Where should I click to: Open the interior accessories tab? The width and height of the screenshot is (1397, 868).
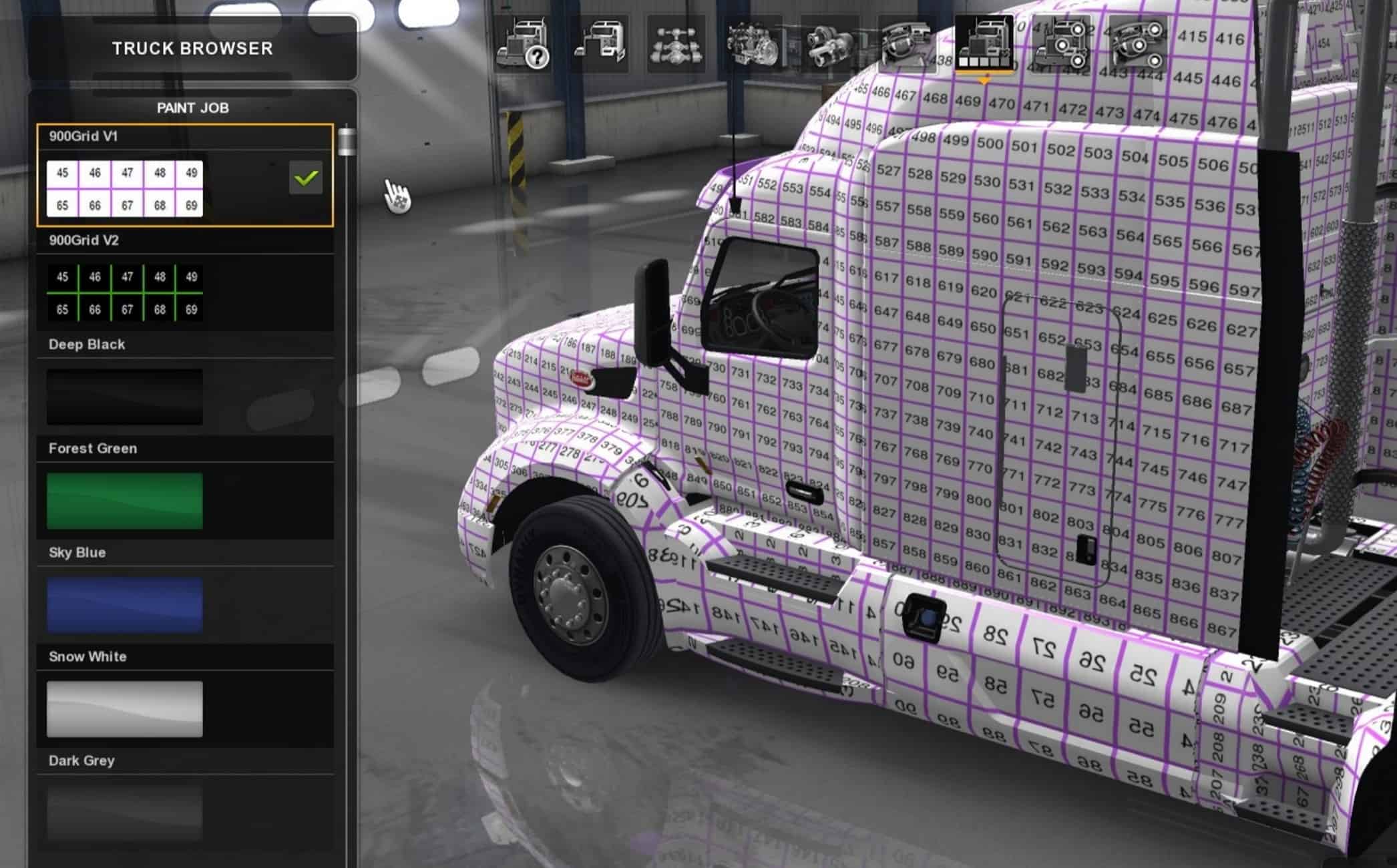[x=1137, y=44]
